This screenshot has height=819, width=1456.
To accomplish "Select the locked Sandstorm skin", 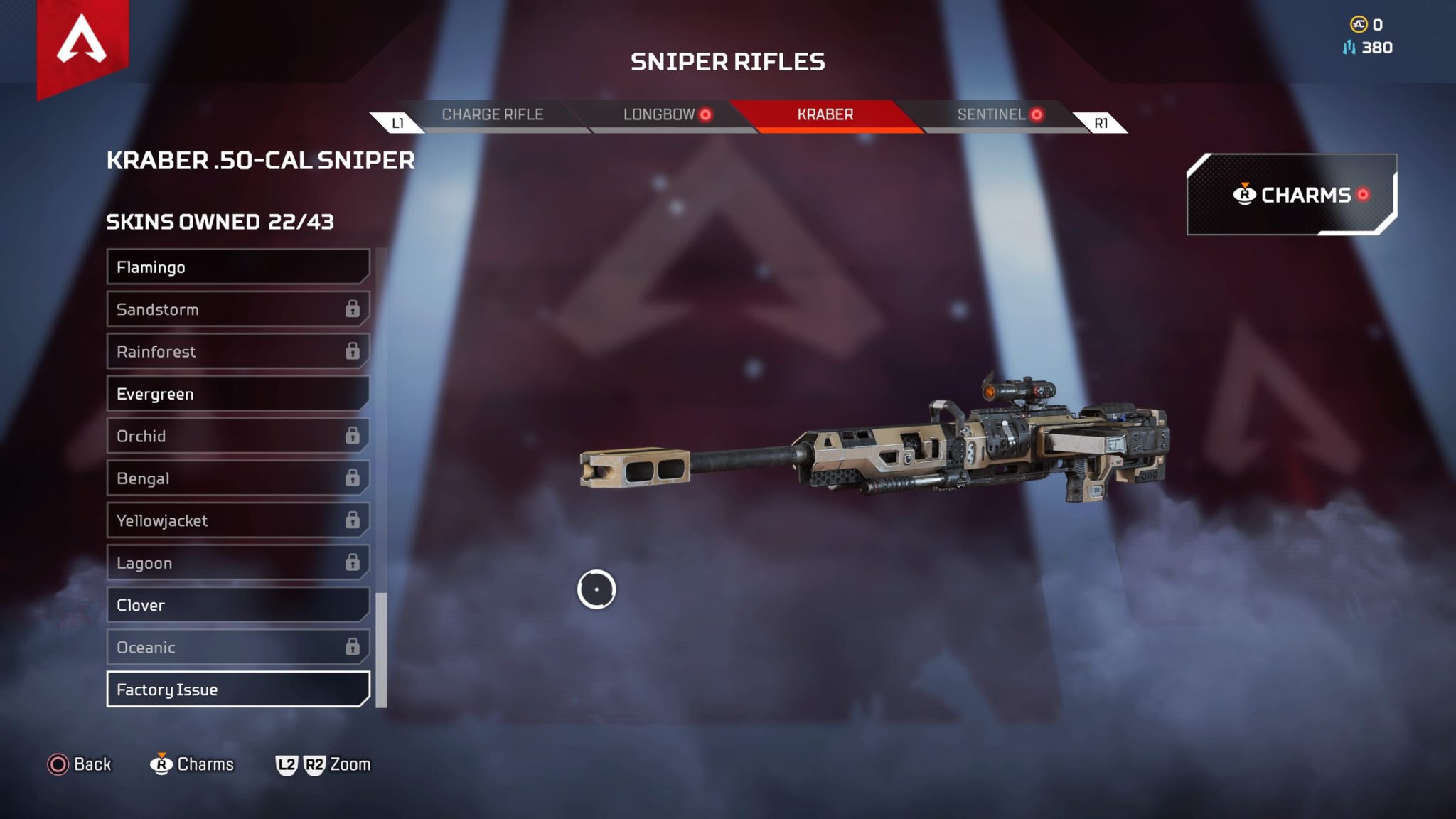I will [237, 309].
